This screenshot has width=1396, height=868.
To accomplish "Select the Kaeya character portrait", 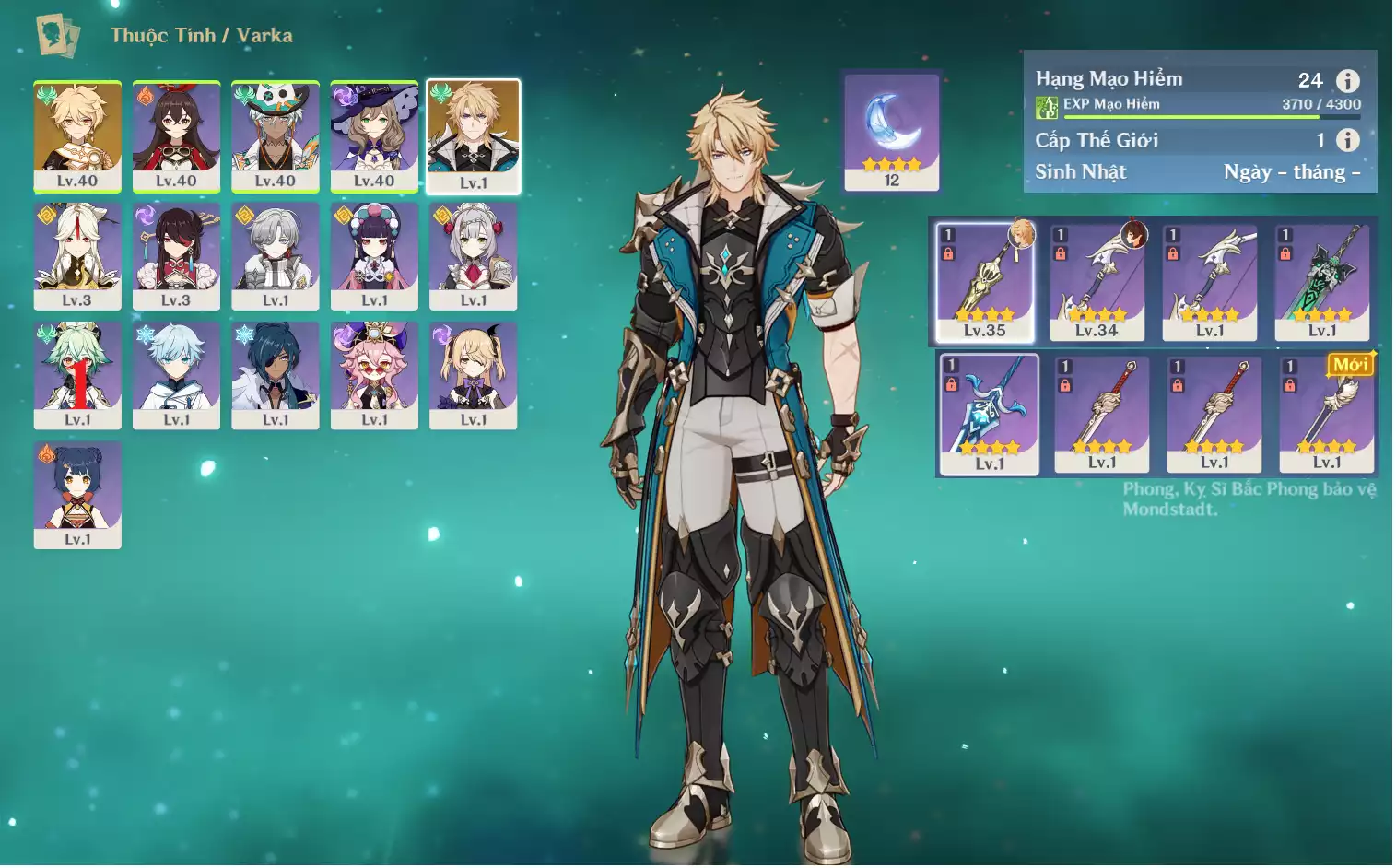I will tap(276, 375).
